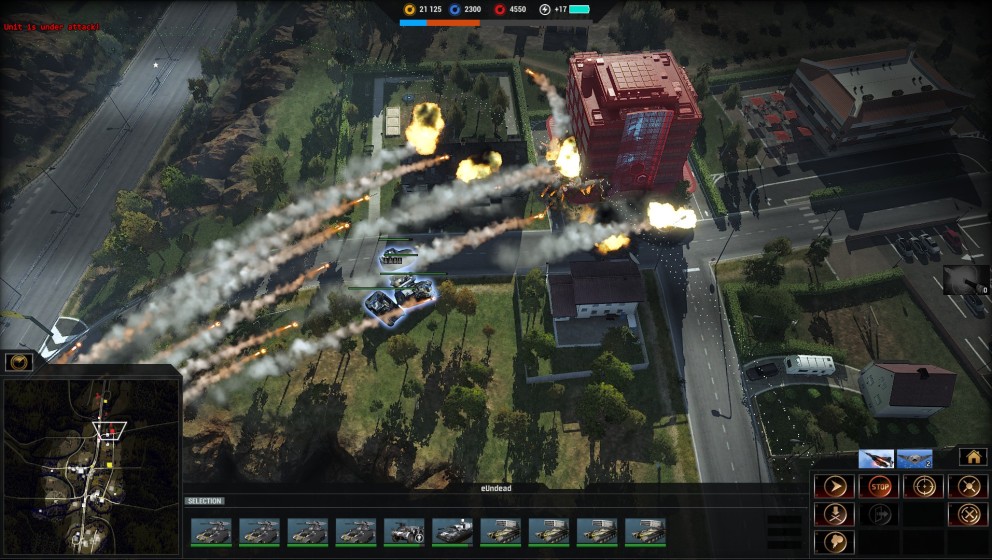Screen dimensions: 992x560
Task: Click the down-arrow crossed command icon
Action: click(833, 514)
